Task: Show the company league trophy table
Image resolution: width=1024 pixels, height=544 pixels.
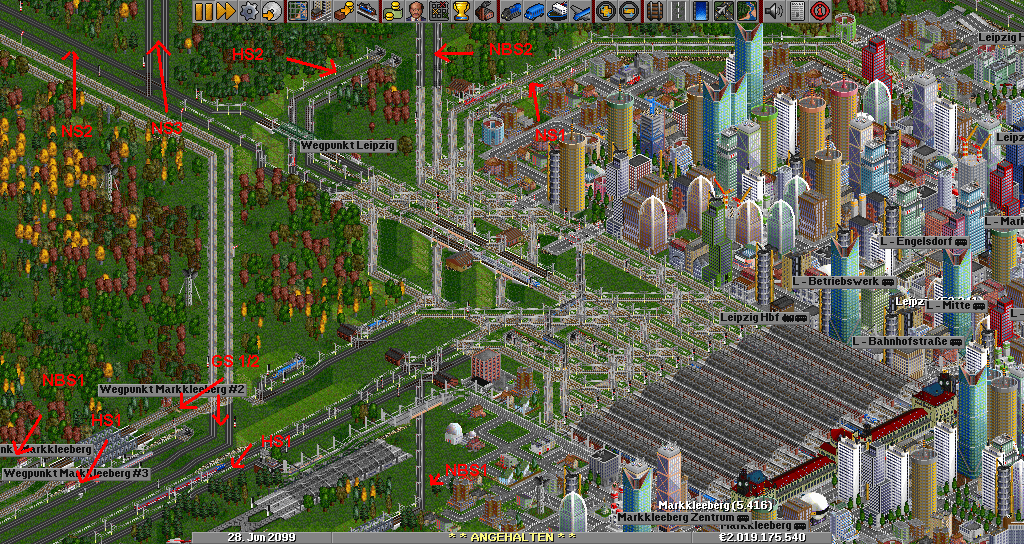Action: pos(461,11)
